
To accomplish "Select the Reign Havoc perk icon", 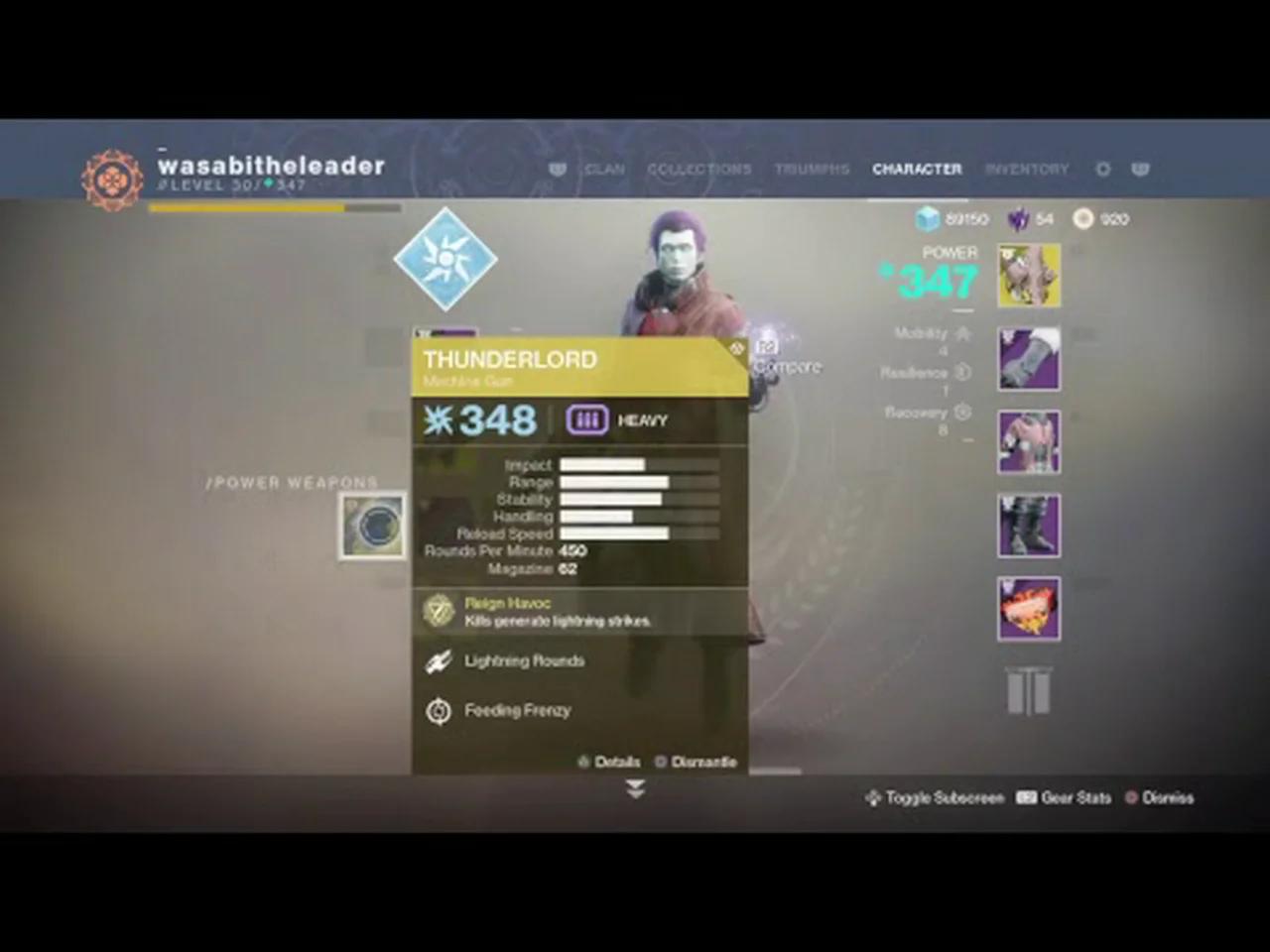I will pyautogui.click(x=439, y=610).
